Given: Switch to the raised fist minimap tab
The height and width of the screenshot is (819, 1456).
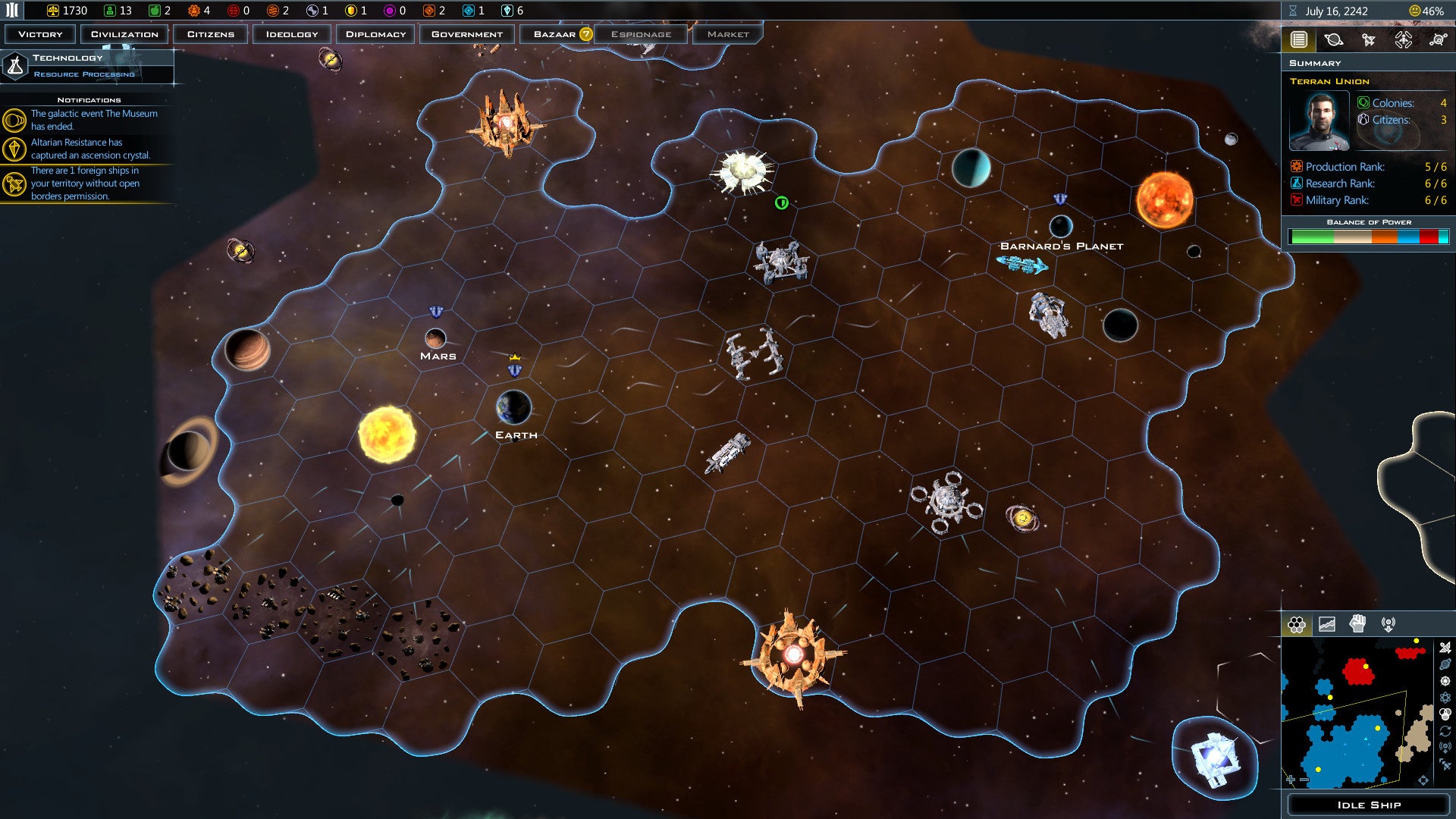Looking at the screenshot, I should coord(1357,624).
